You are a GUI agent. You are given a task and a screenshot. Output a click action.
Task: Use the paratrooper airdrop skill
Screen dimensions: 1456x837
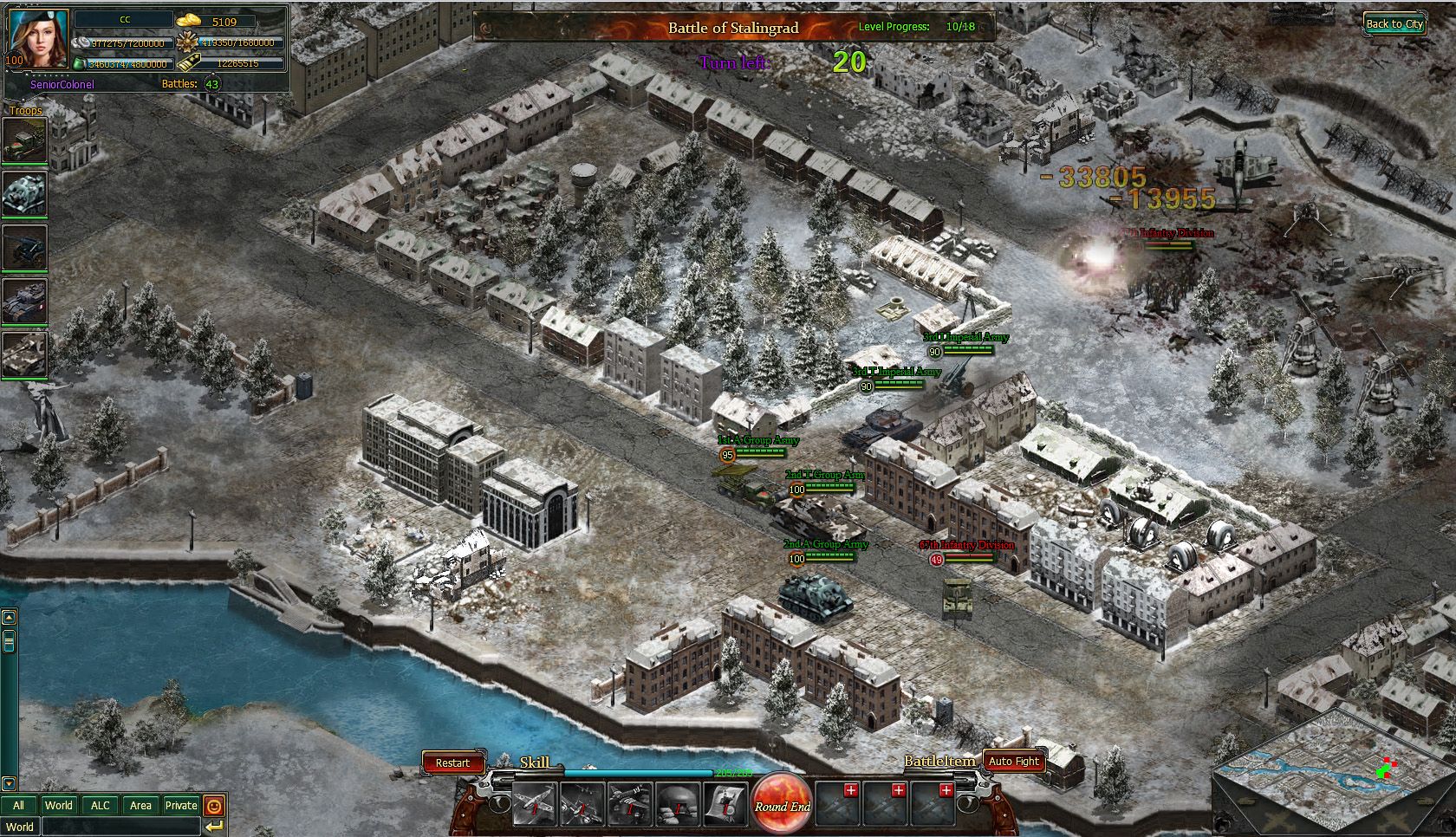tap(630, 804)
